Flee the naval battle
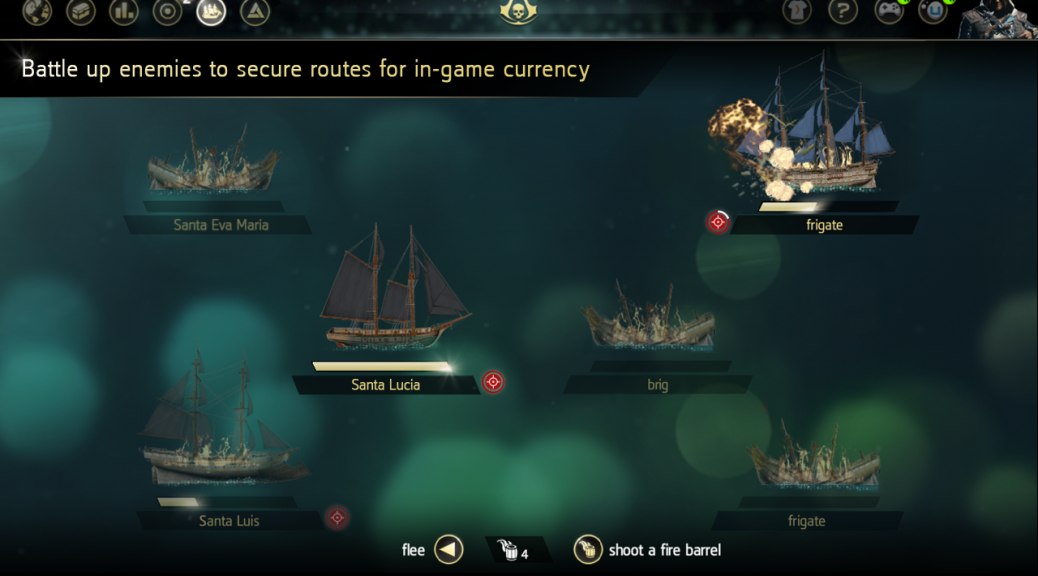 click(449, 550)
